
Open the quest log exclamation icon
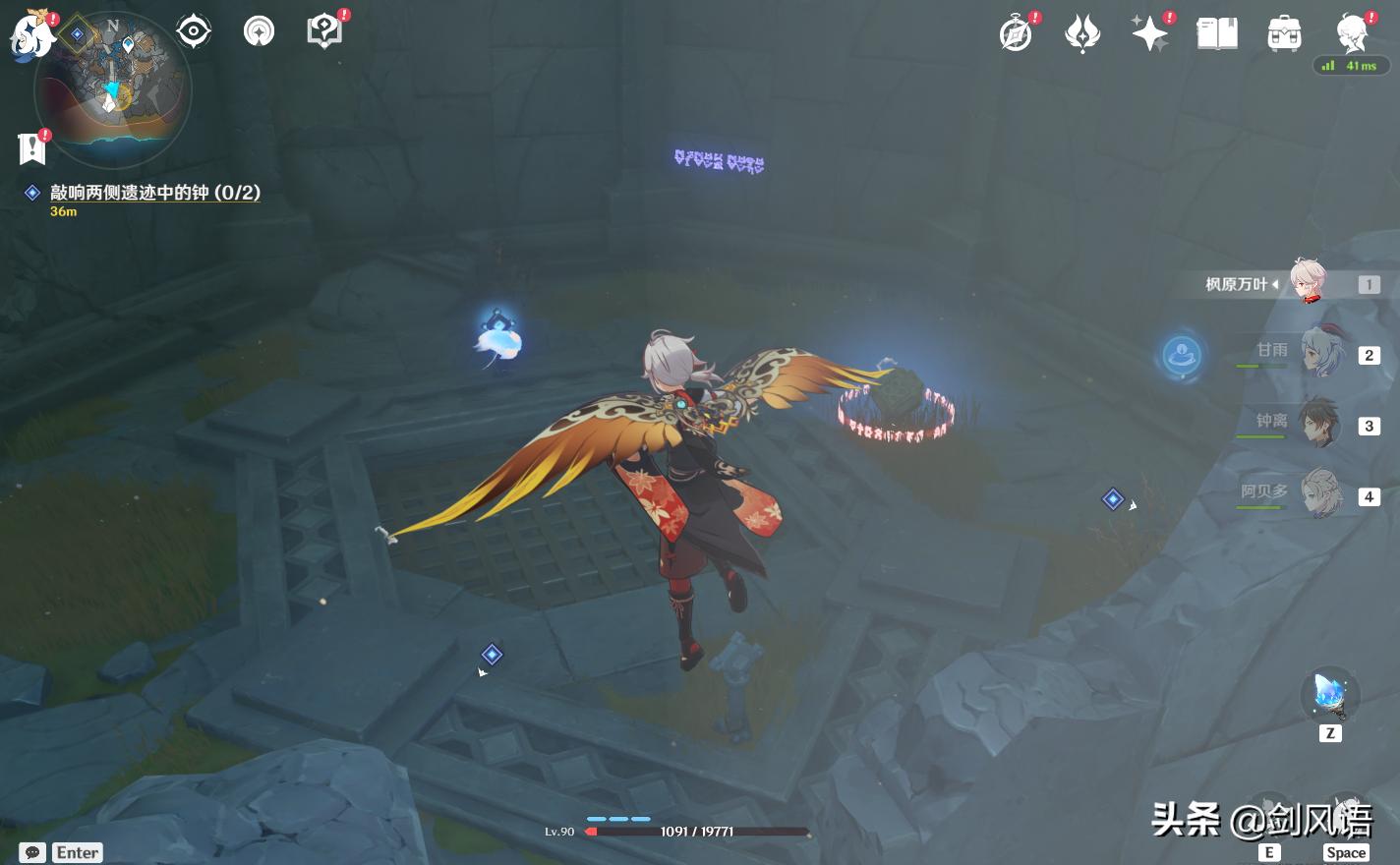pyautogui.click(x=32, y=148)
